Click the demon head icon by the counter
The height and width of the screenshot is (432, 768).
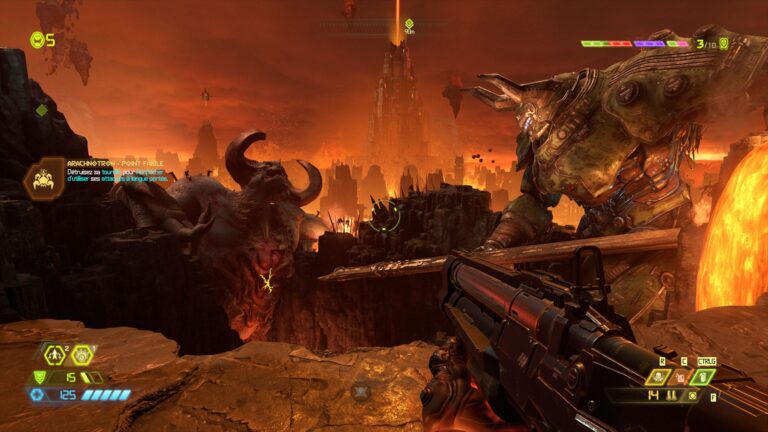click(724, 43)
